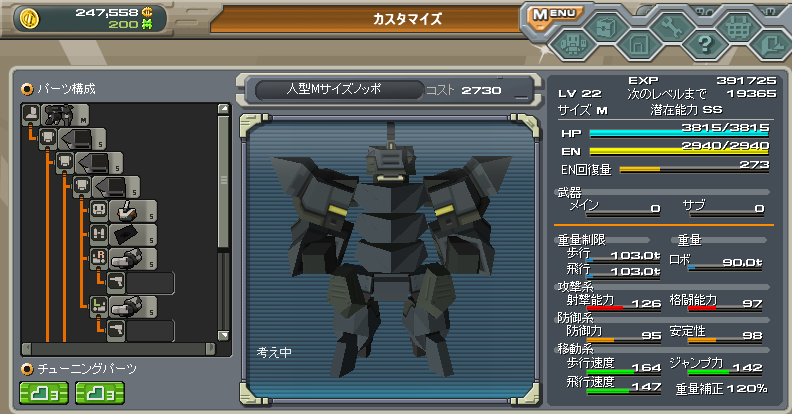
Task: Click the first green tuning parts slot
Action: [x=43, y=393]
